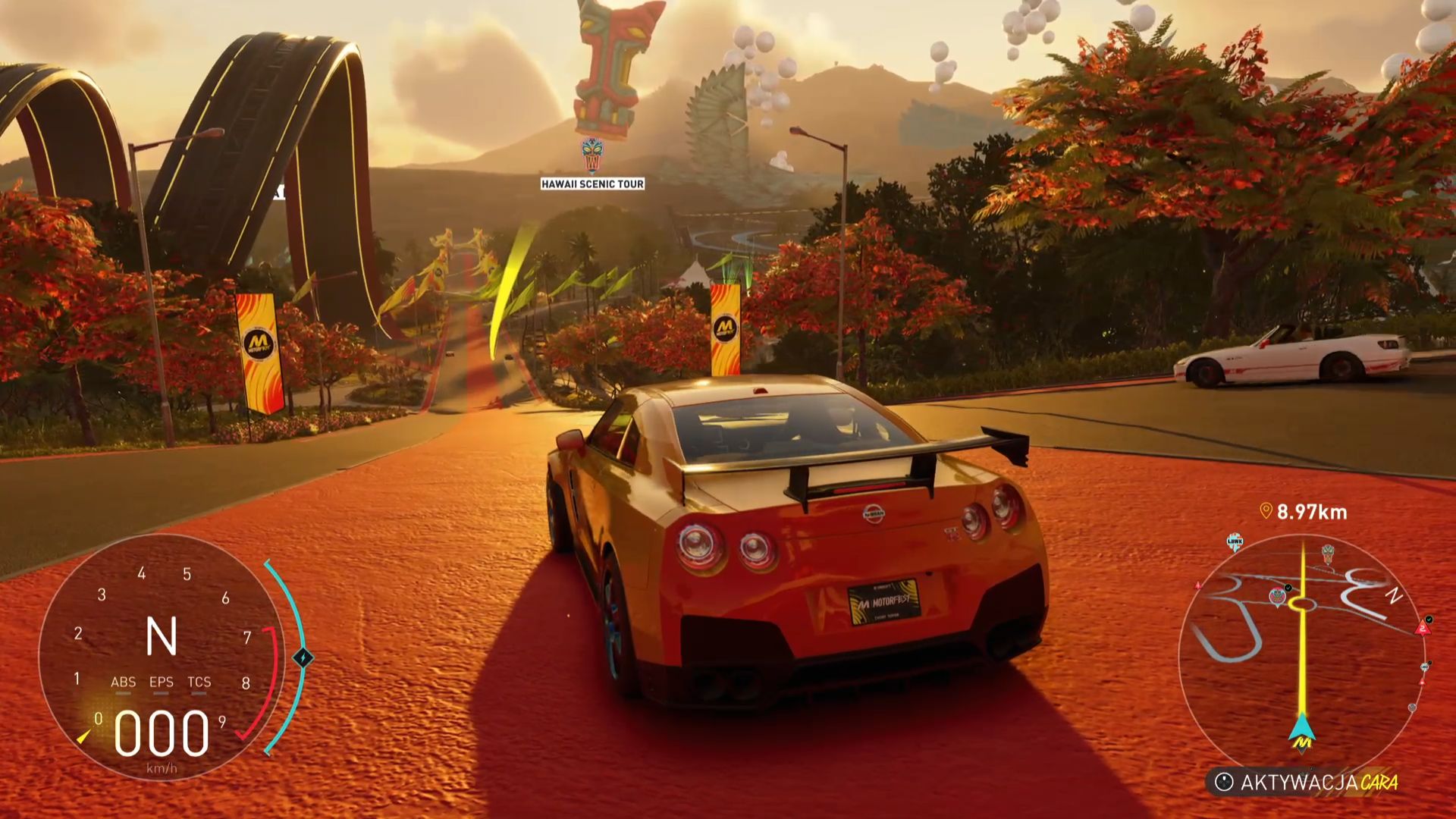Image resolution: width=1456 pixels, height=819 pixels.
Task: Click the LBWK marker on the minimap rim
Action: [x=1235, y=541]
